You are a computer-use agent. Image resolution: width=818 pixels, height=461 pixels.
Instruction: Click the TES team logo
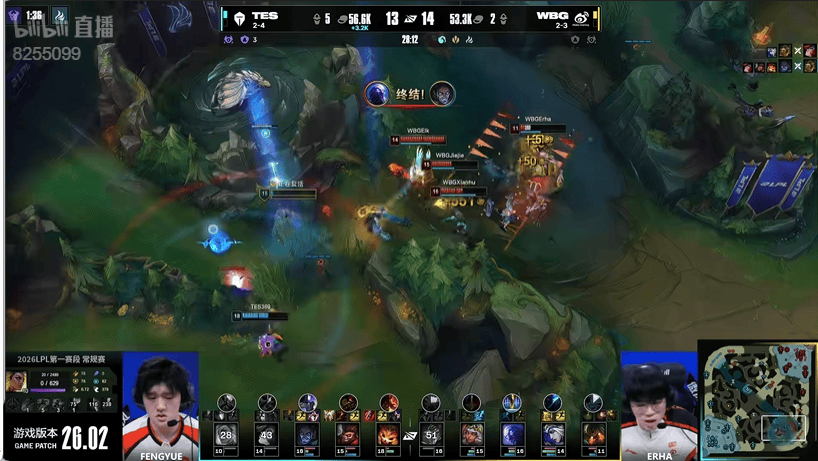tap(238, 17)
